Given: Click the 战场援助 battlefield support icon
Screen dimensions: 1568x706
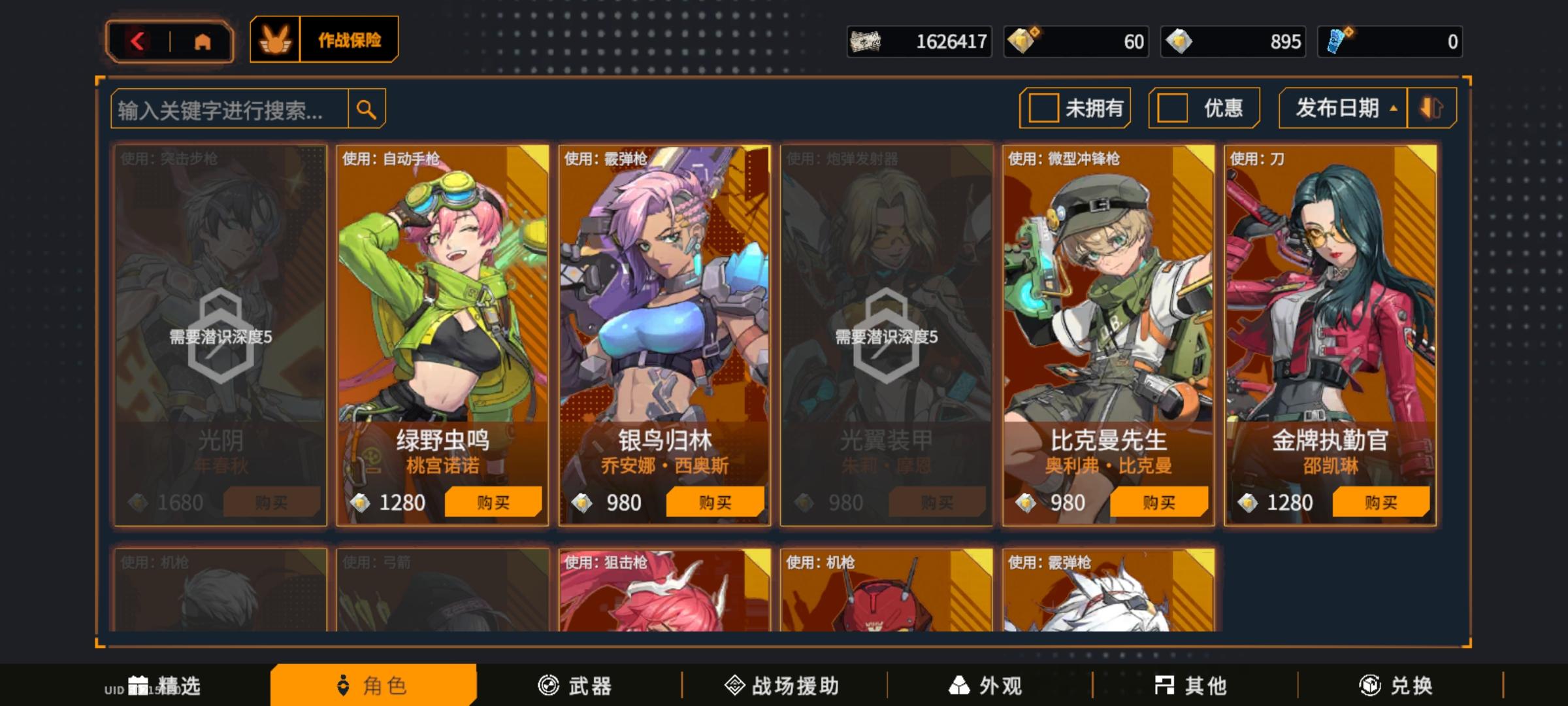Looking at the screenshot, I should 734,686.
